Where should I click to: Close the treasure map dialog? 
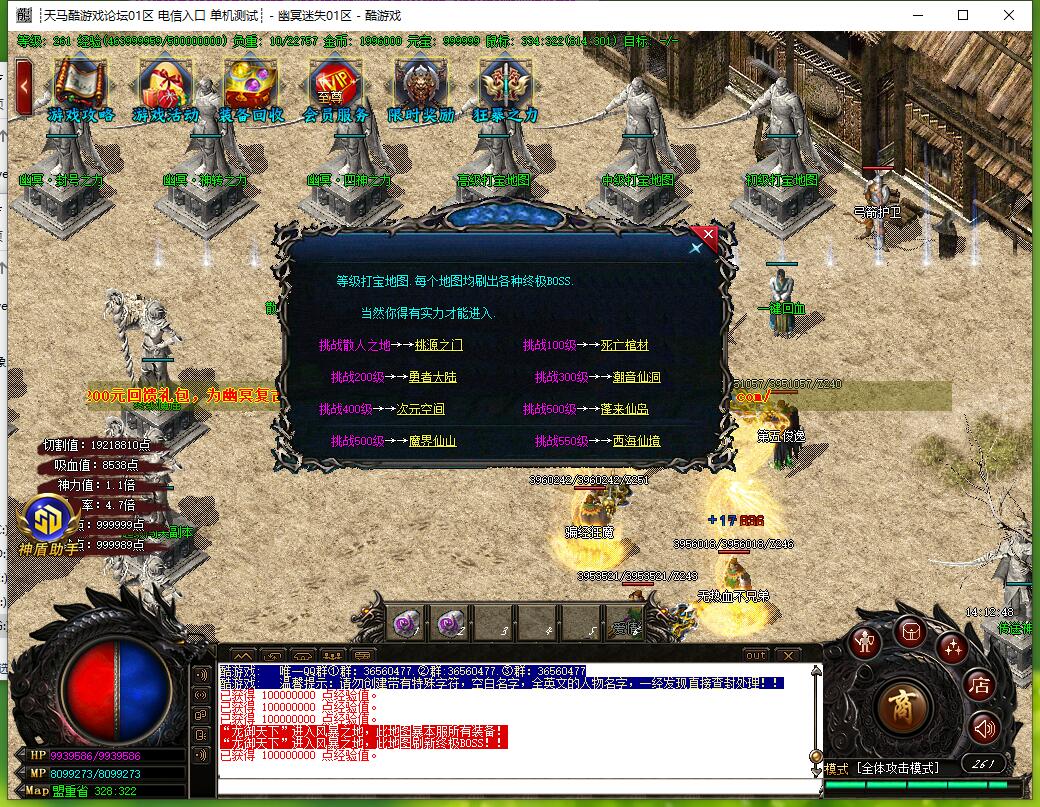tap(706, 239)
